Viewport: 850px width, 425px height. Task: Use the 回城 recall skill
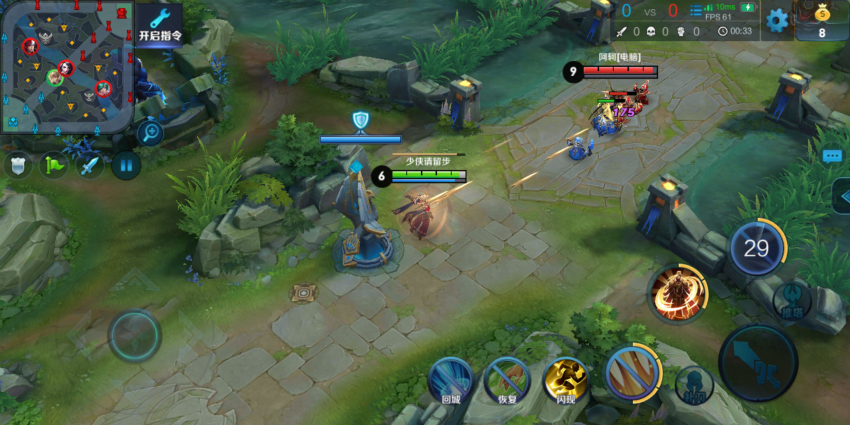pyautogui.click(x=450, y=380)
